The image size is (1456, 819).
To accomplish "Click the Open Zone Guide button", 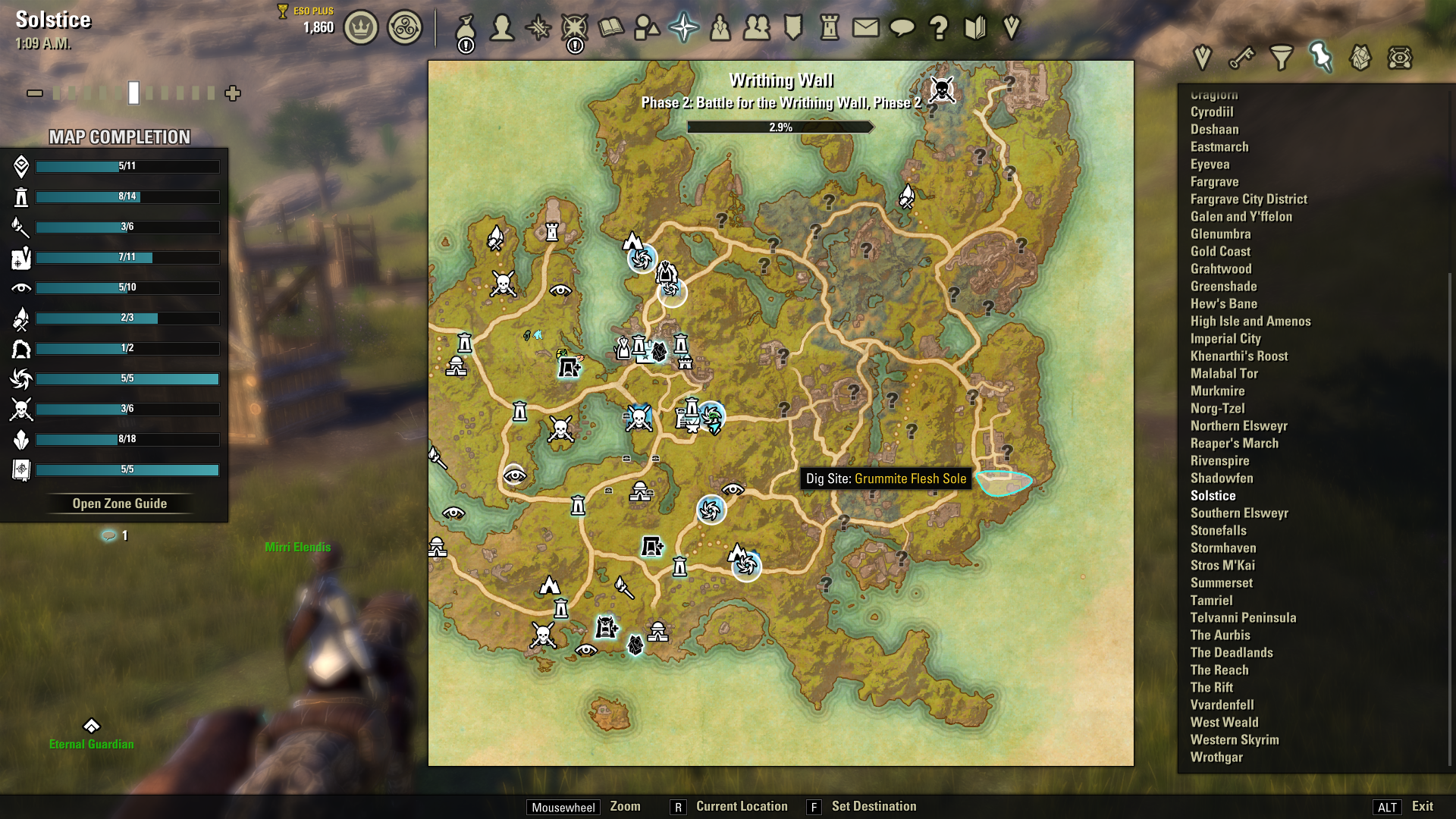I will point(121,503).
